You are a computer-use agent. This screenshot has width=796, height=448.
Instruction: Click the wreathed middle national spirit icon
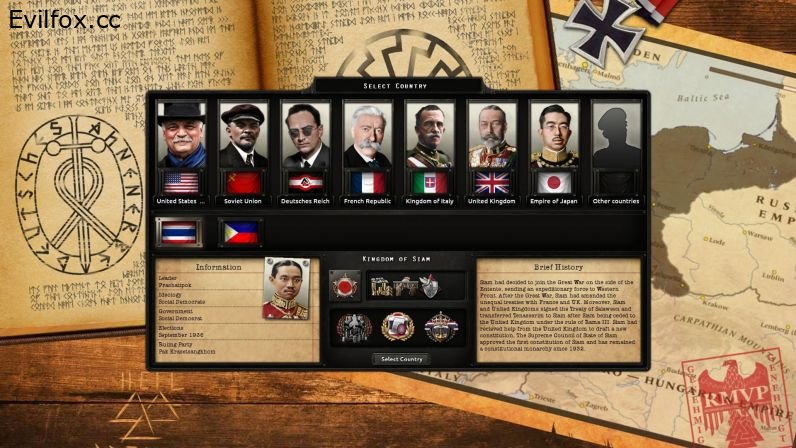tap(397, 326)
